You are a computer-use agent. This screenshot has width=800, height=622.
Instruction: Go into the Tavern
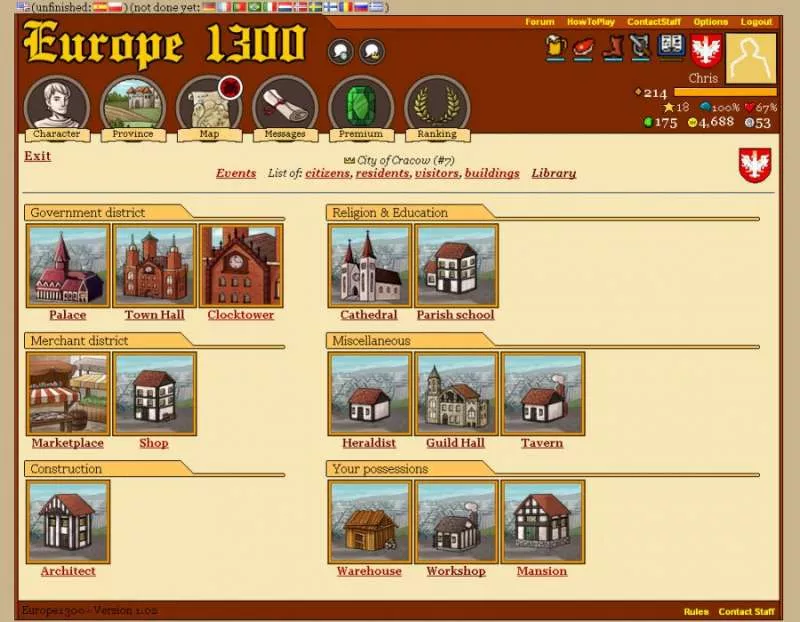tap(542, 394)
